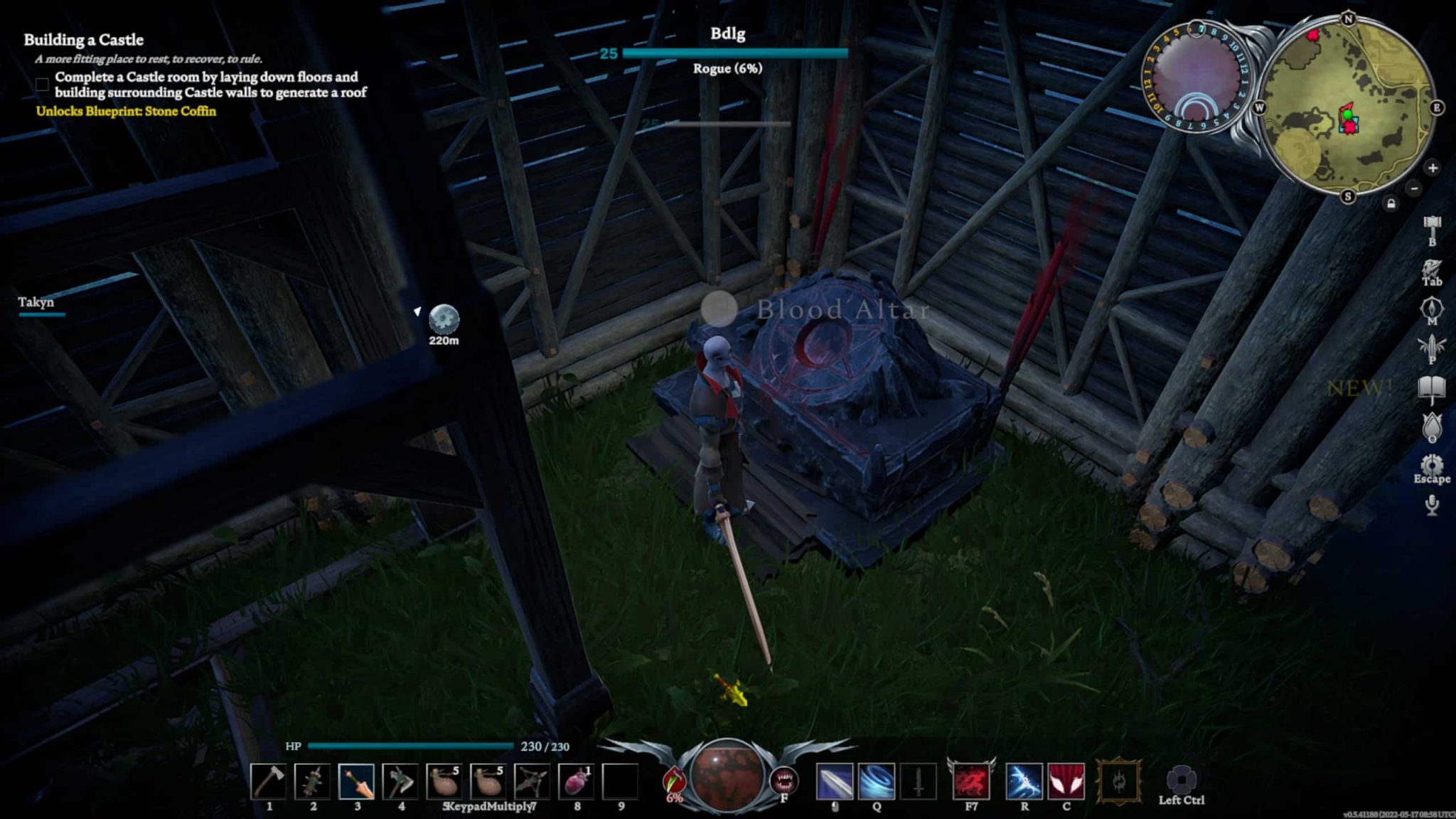Image resolution: width=1456 pixels, height=819 pixels.
Task: Open the map via the compass icon
Action: [x=1431, y=309]
